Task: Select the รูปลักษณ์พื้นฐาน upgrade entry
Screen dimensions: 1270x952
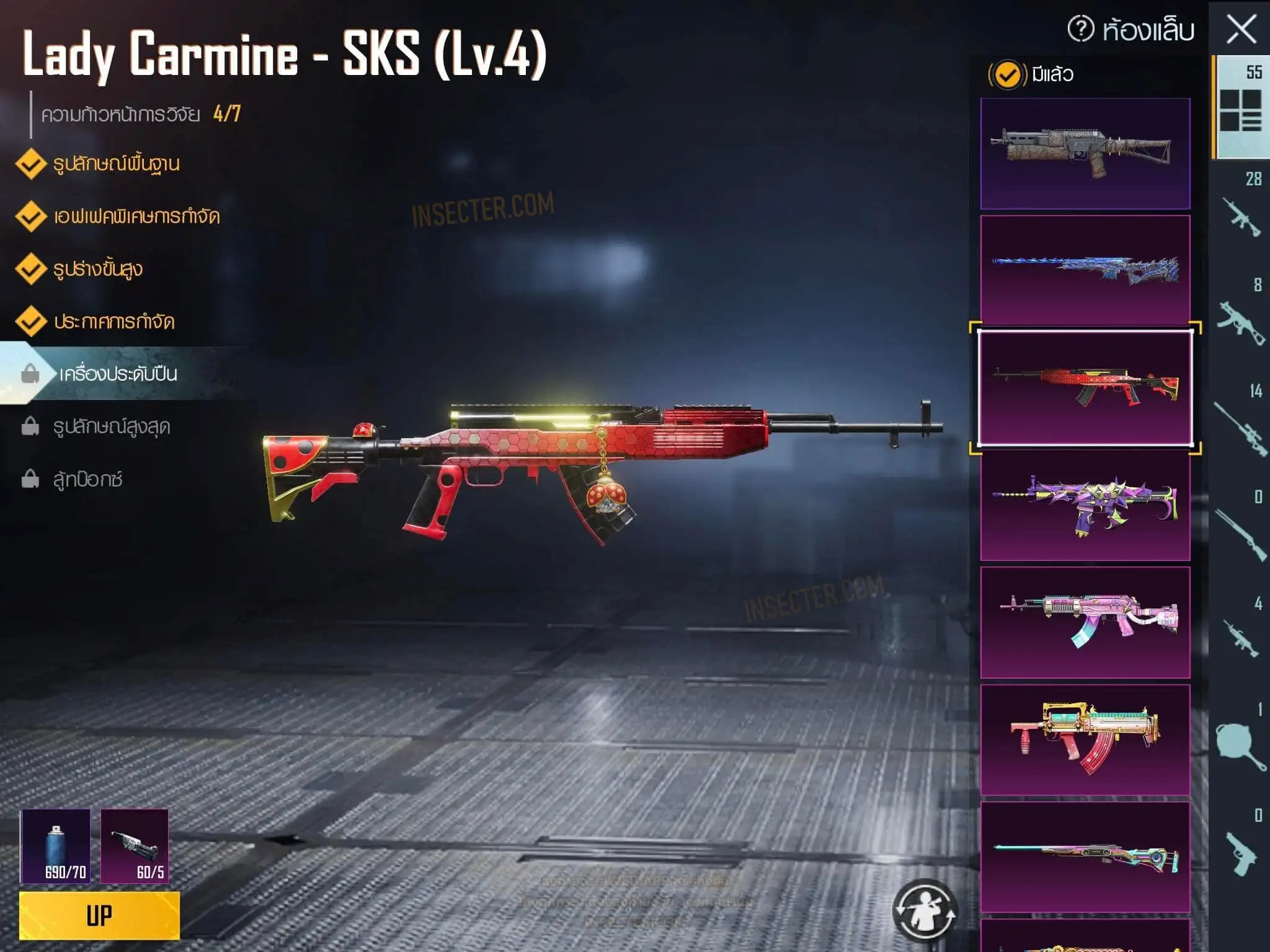Action: point(116,164)
